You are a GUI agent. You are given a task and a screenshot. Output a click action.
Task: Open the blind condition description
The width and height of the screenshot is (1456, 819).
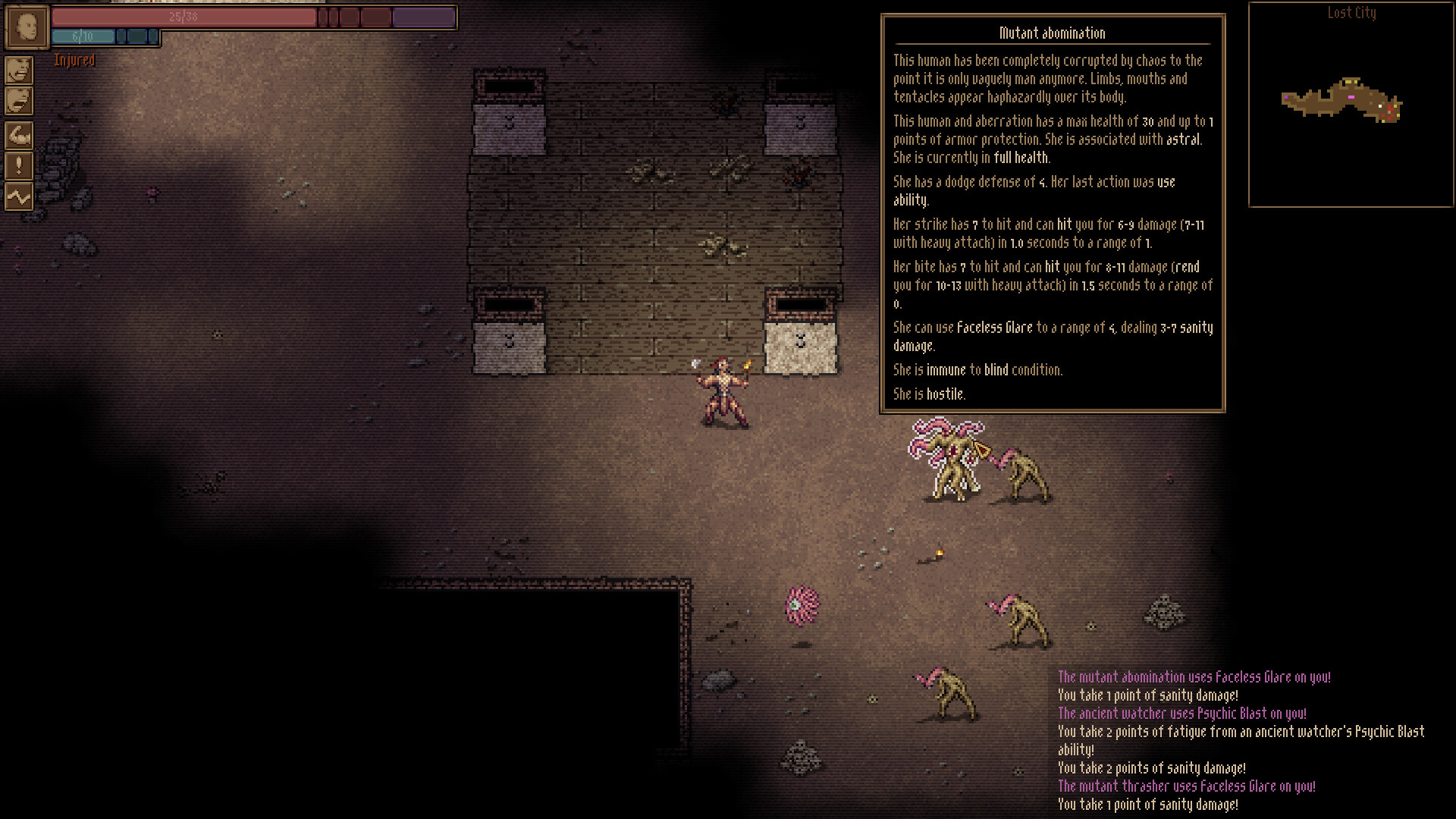point(995,370)
